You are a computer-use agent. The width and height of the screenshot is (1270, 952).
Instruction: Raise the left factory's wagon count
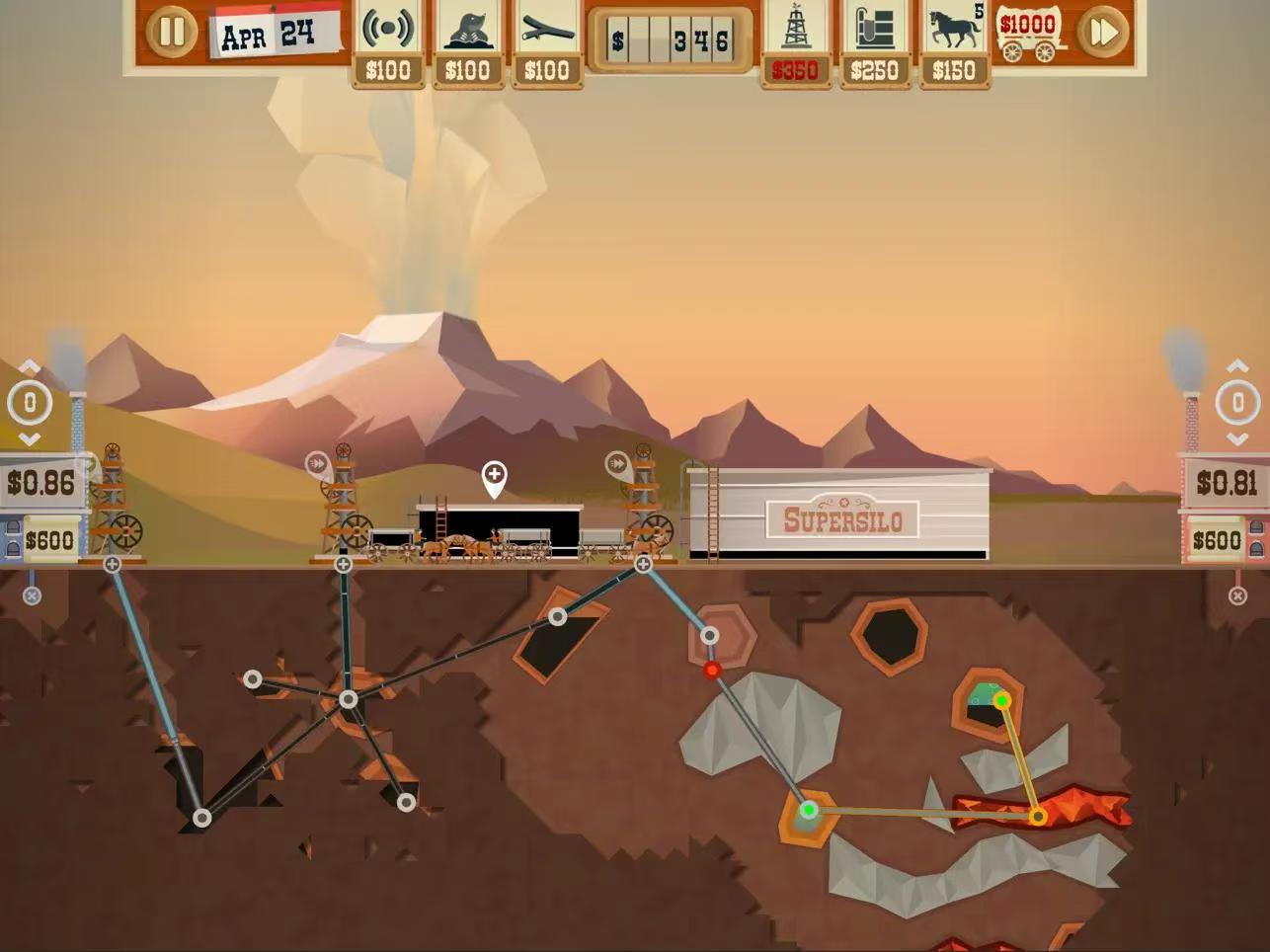[x=30, y=367]
